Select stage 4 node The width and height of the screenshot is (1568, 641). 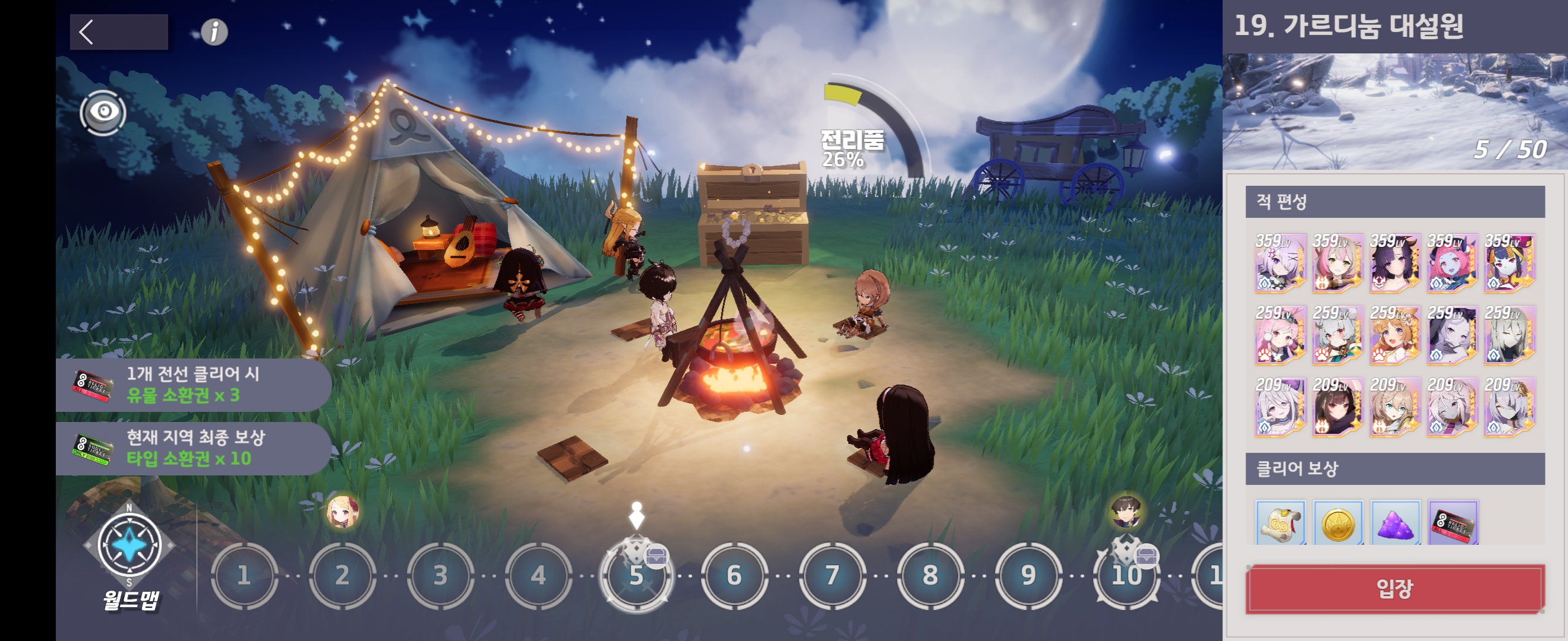click(x=538, y=575)
